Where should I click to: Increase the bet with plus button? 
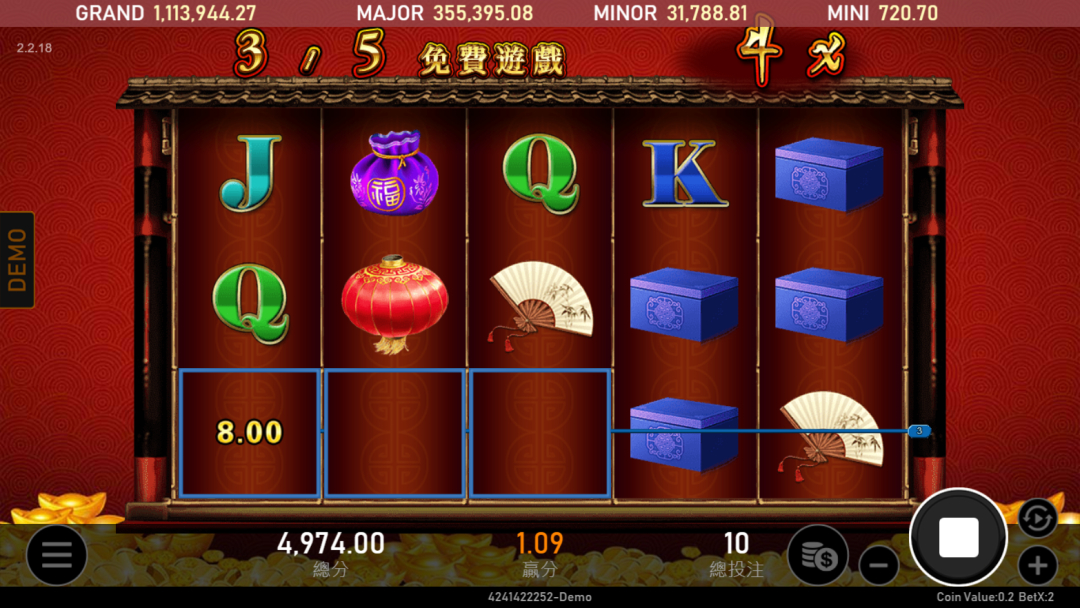[1037, 566]
